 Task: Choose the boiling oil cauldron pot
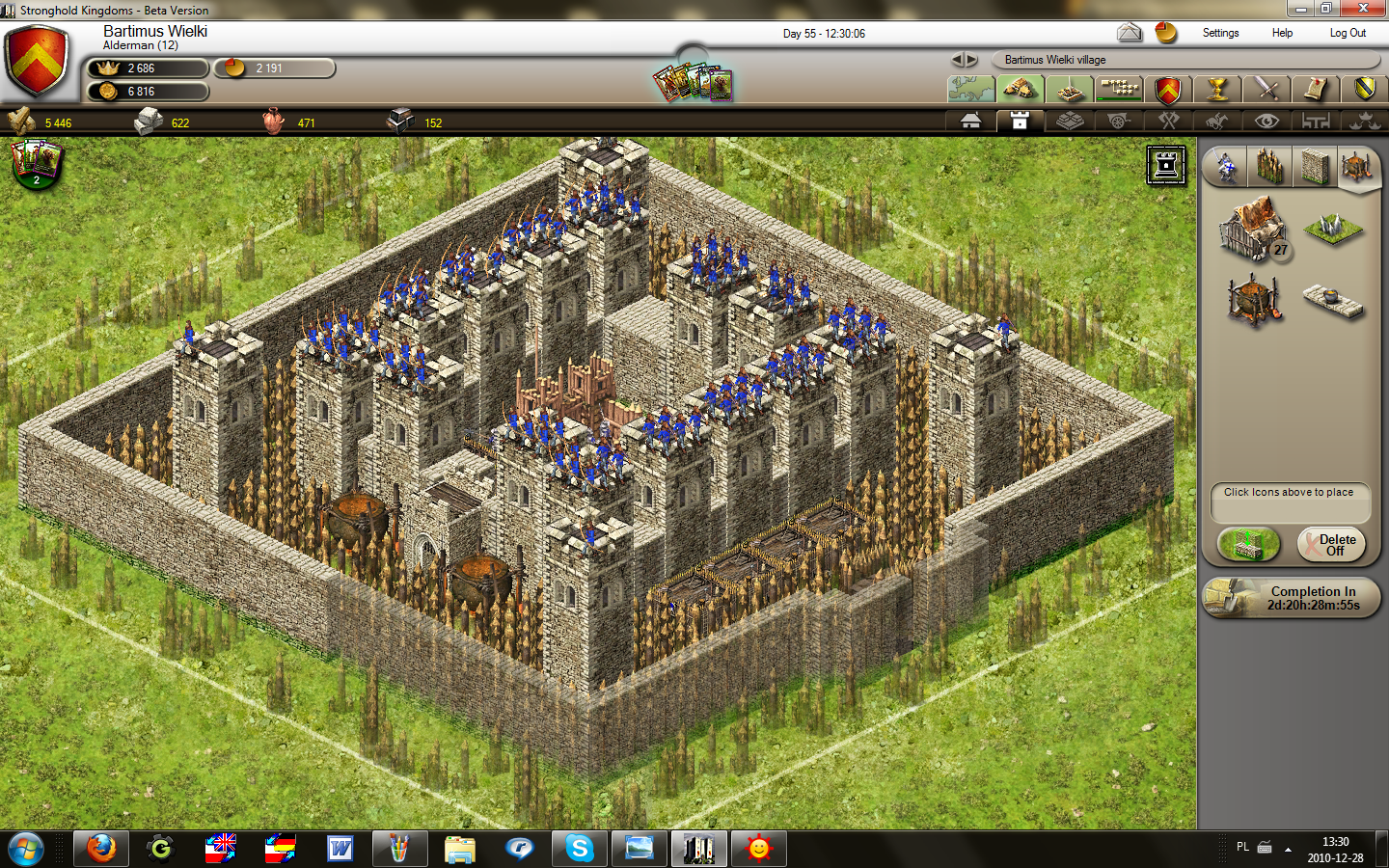[x=1253, y=299]
